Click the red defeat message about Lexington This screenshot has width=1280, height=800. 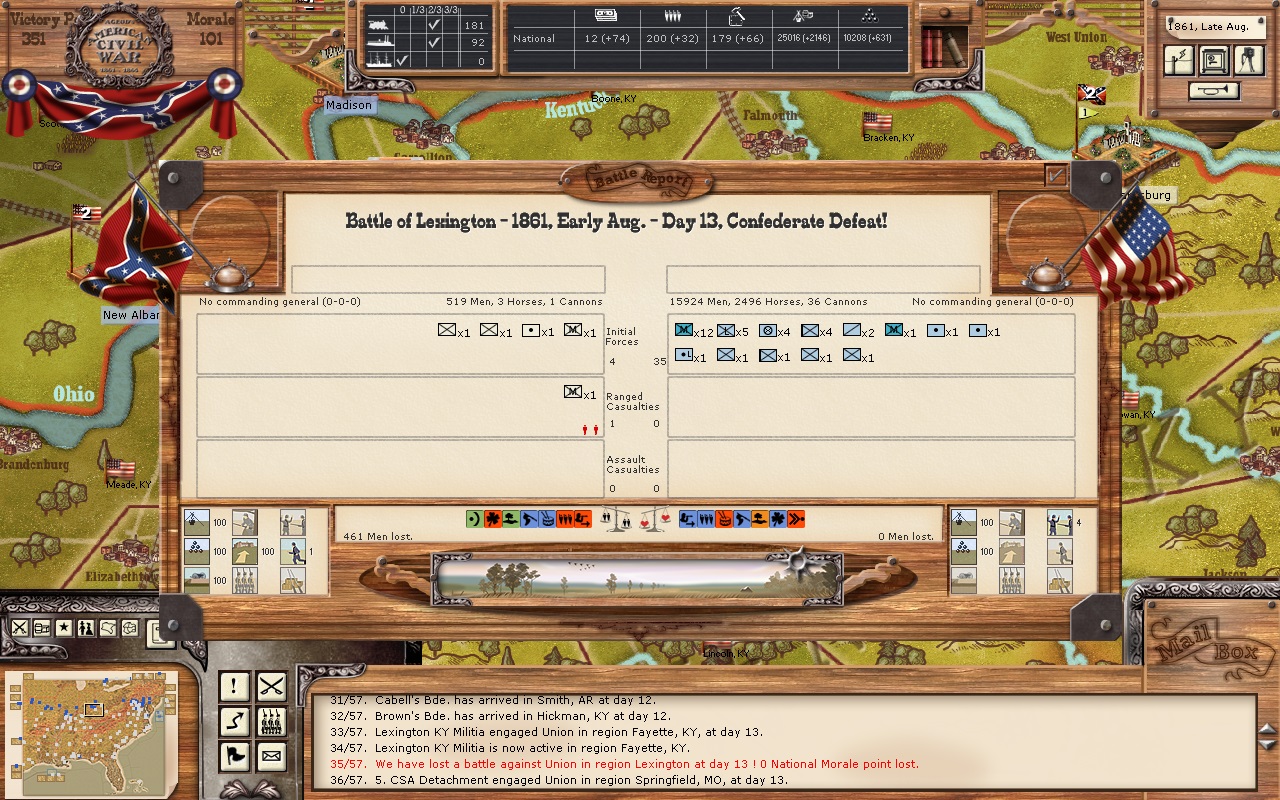627,763
